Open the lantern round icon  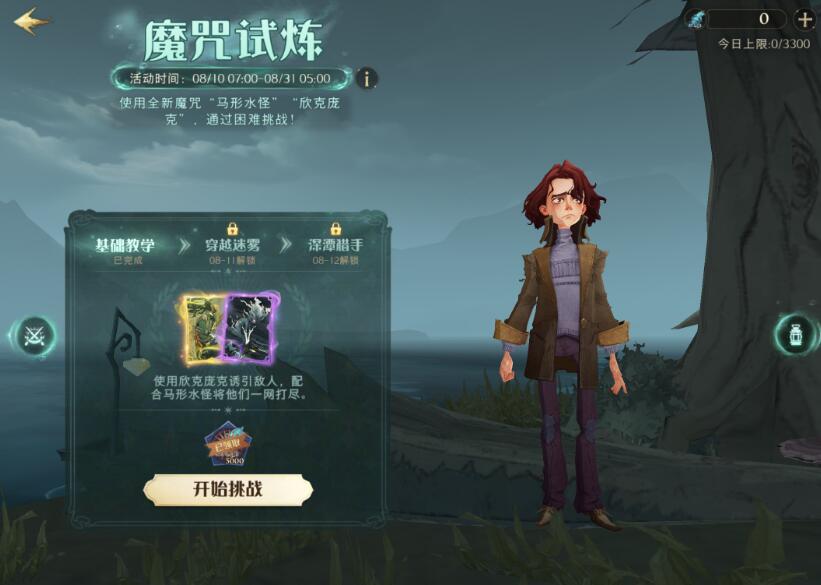coord(795,335)
